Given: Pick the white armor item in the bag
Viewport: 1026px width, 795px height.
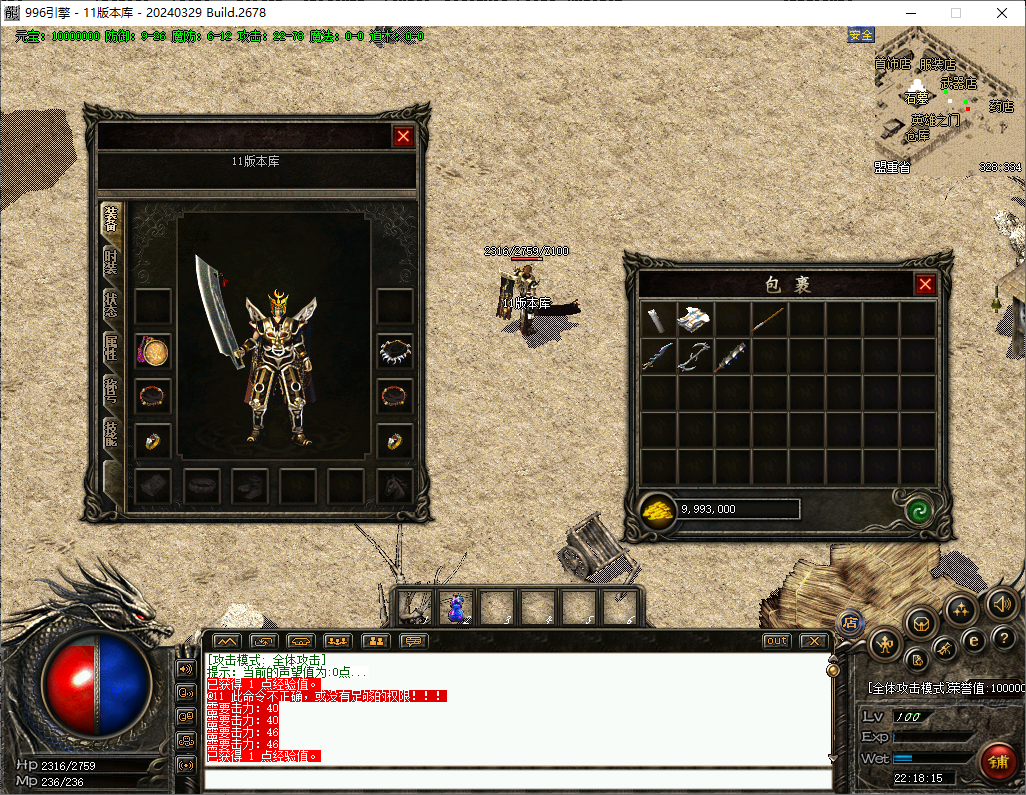Looking at the screenshot, I should 693,320.
